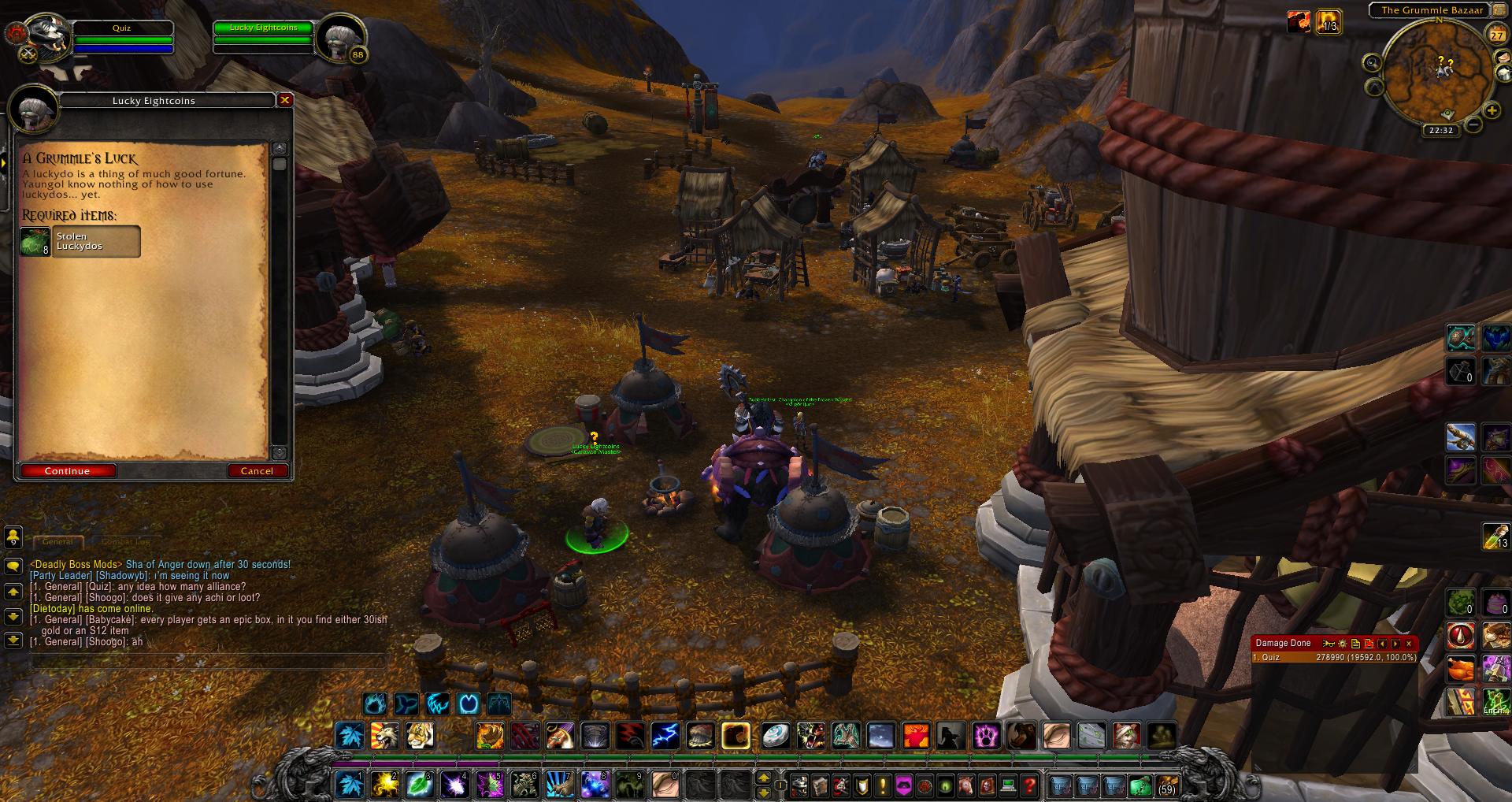This screenshot has height=802, width=1512.
Task: Open the yellow exclamation quest log button
Action: coord(883,785)
